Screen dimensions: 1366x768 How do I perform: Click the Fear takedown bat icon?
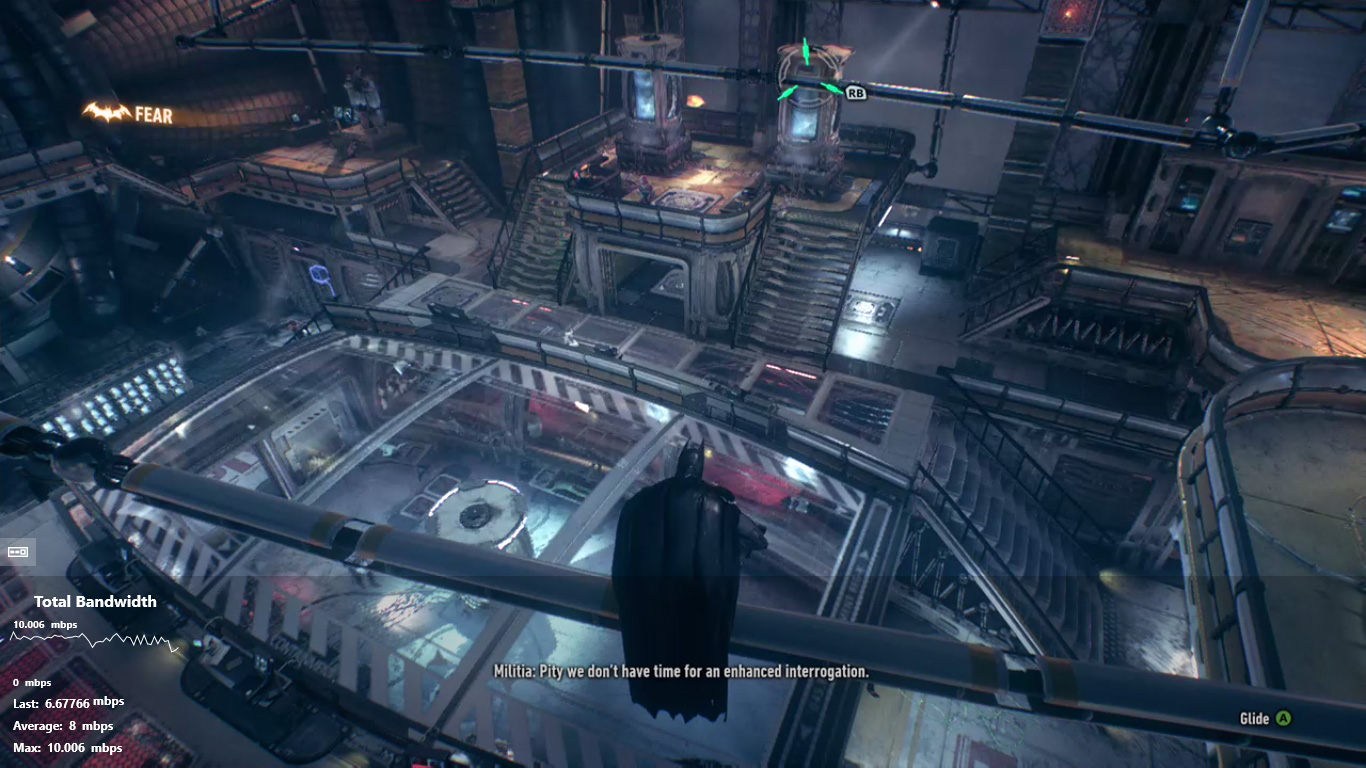click(x=106, y=113)
